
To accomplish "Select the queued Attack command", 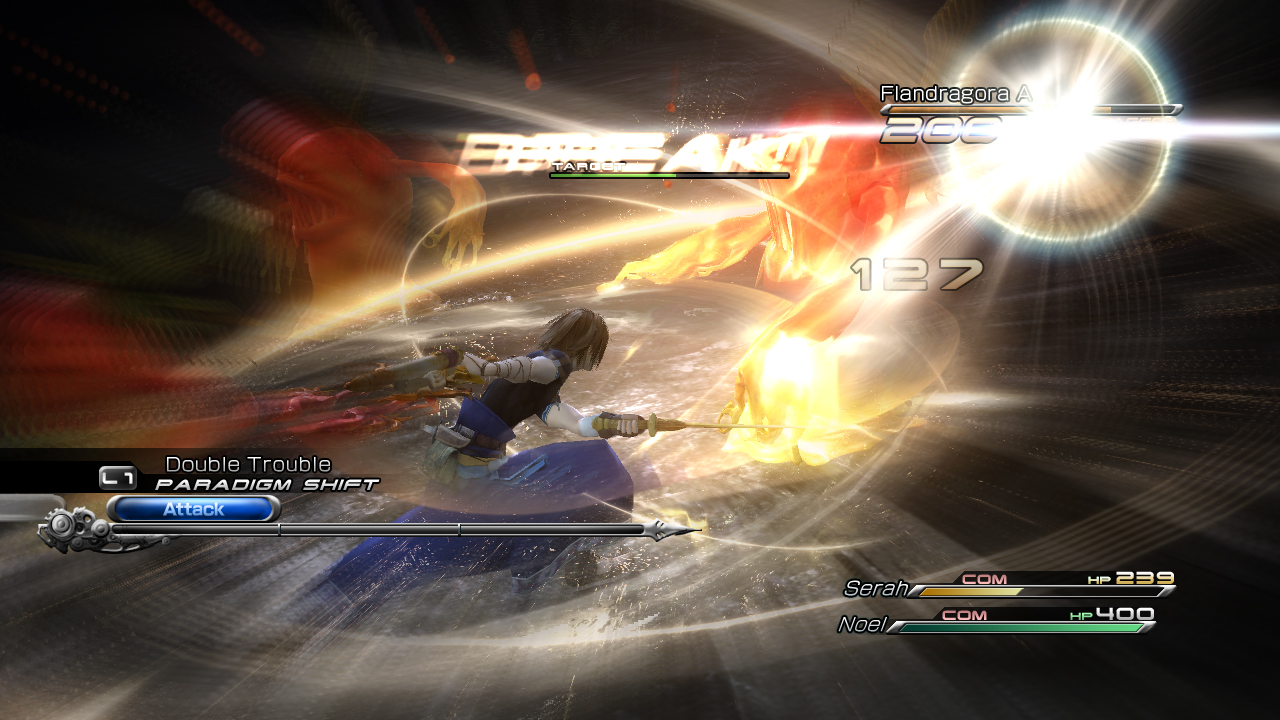I will point(193,509).
